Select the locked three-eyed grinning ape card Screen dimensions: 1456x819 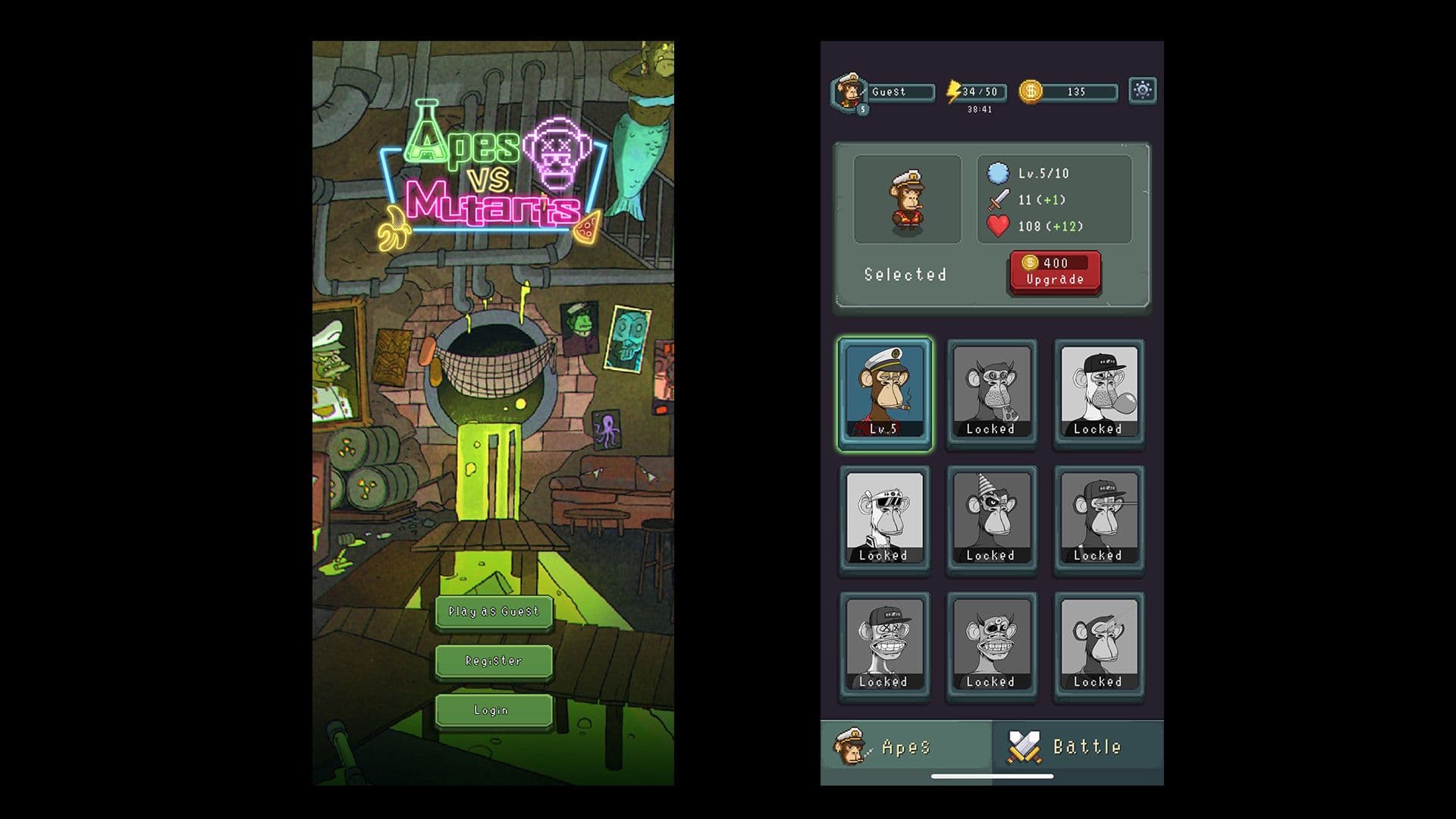point(991,646)
